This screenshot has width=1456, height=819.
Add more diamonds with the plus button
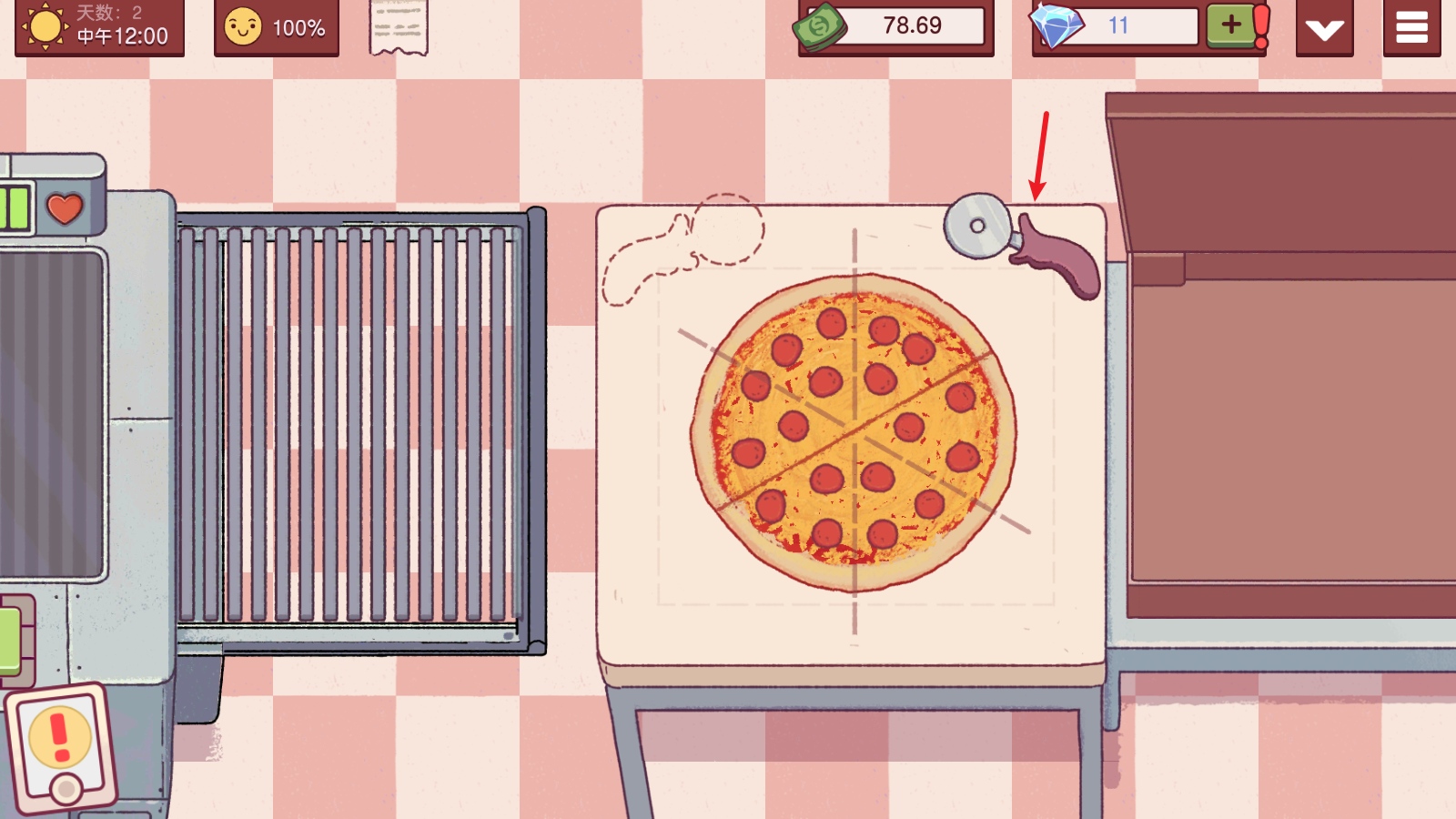(1230, 25)
